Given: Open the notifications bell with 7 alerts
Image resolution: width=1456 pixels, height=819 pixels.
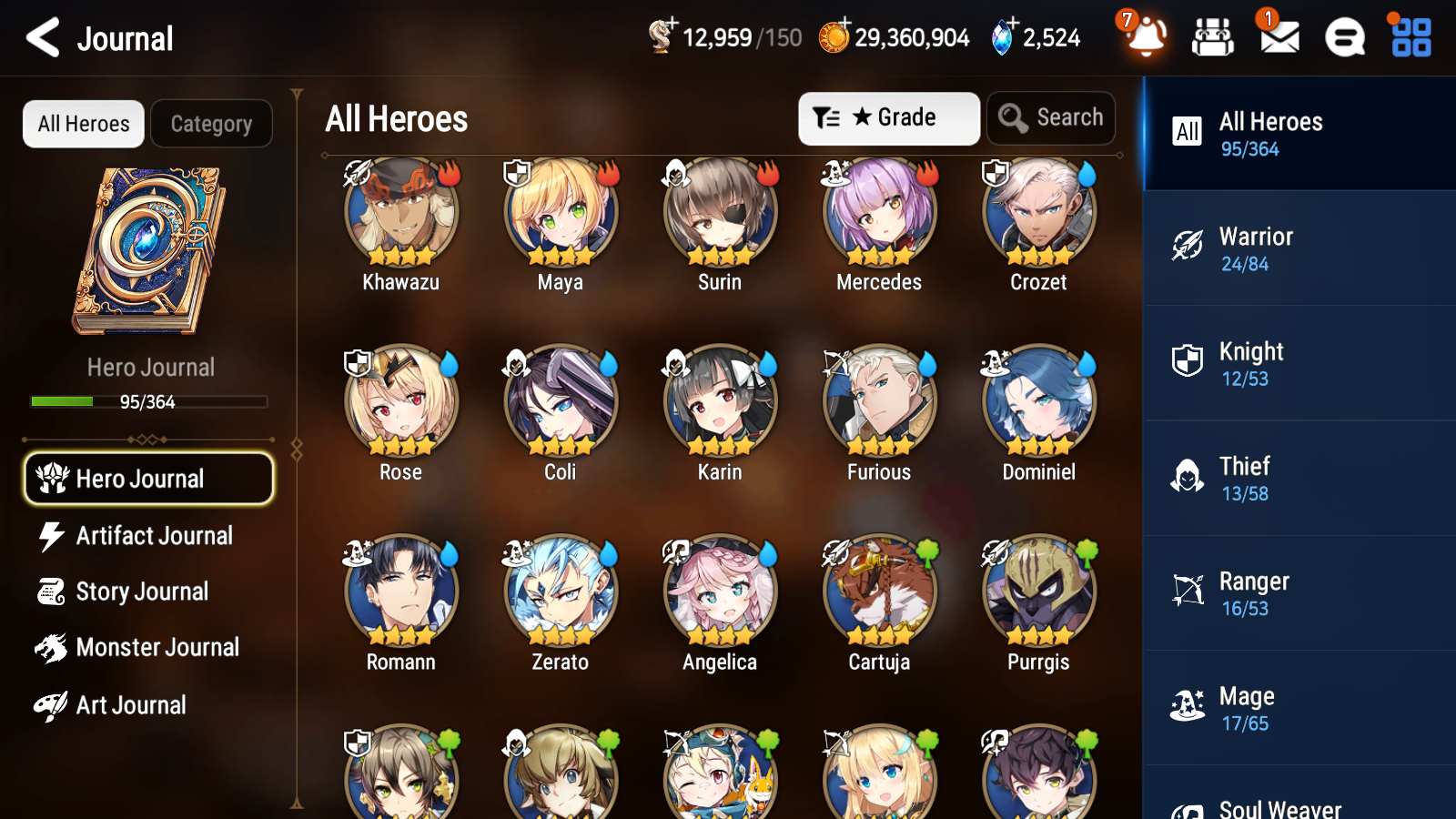Looking at the screenshot, I should tap(1146, 38).
